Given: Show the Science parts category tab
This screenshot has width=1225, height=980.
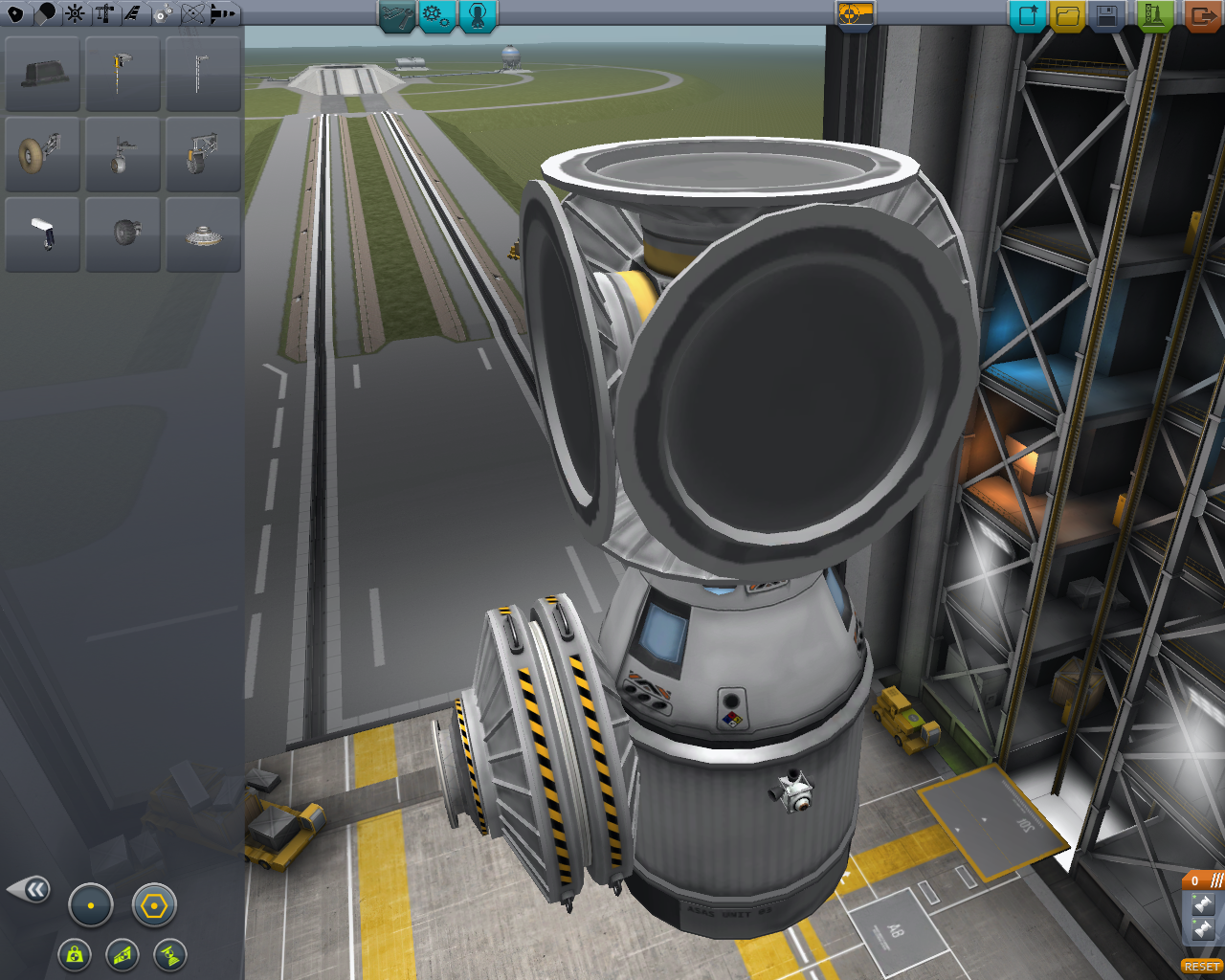Looking at the screenshot, I should pos(193,13).
